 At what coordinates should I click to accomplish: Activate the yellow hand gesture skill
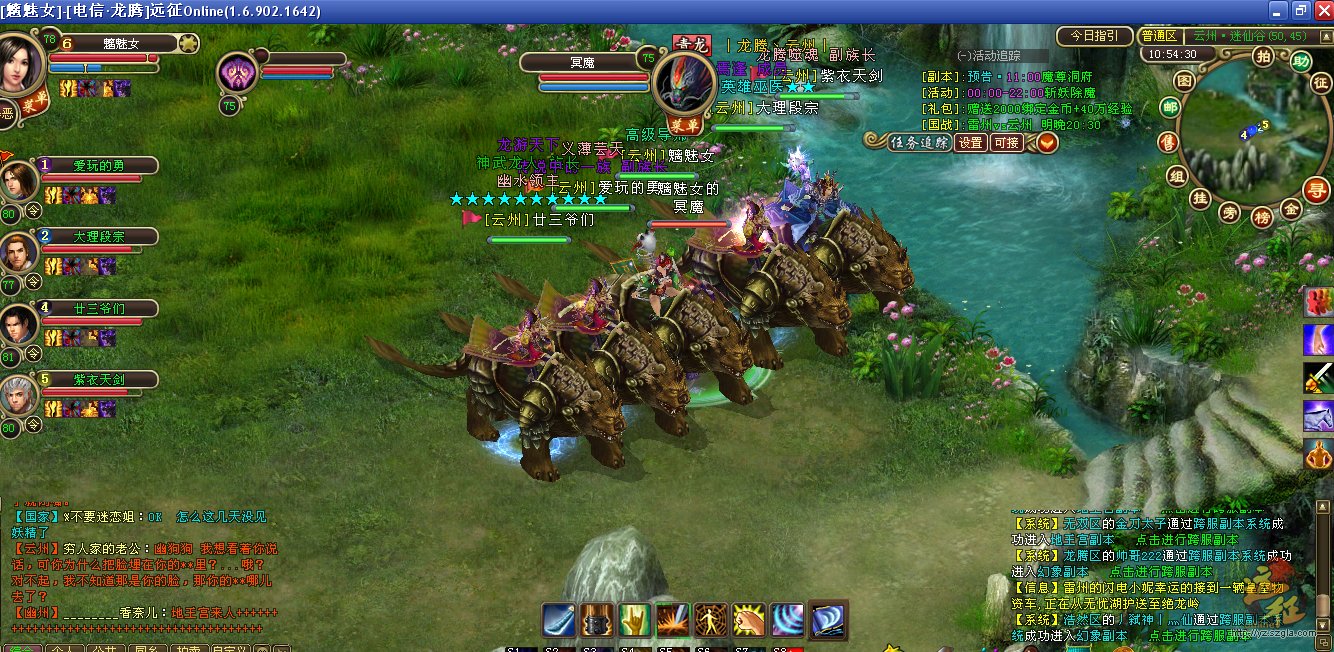coord(635,619)
